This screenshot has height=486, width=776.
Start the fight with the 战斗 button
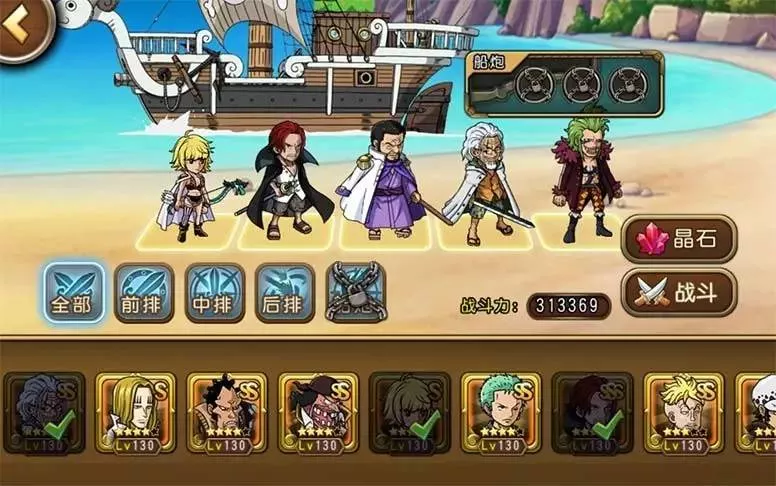(x=679, y=292)
